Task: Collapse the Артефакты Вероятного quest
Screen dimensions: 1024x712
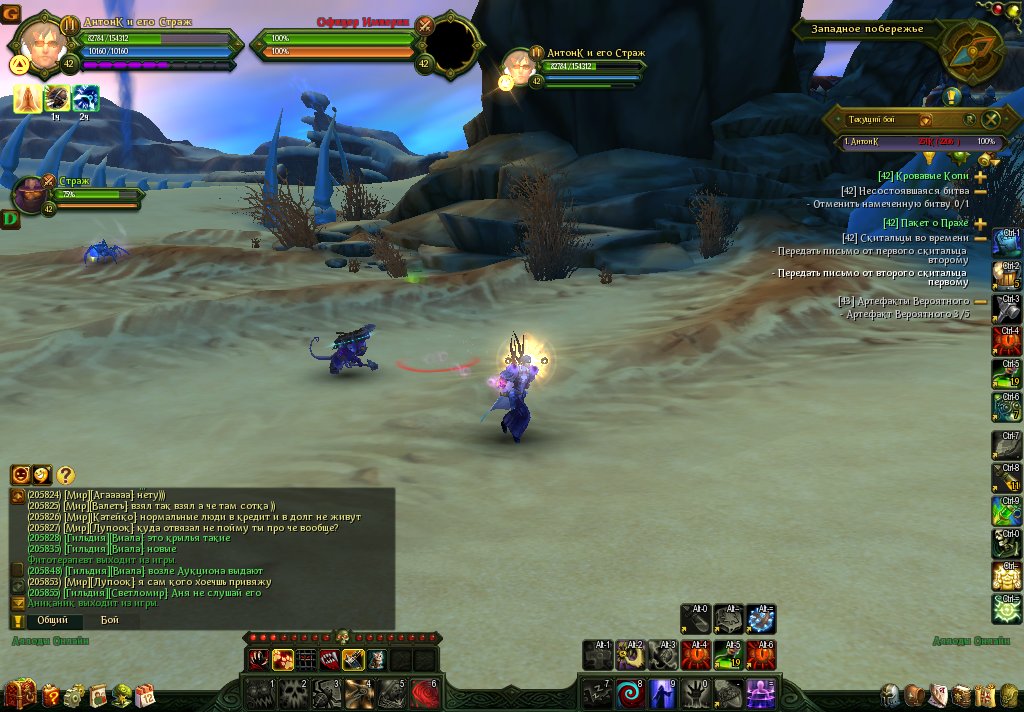Action: click(980, 301)
